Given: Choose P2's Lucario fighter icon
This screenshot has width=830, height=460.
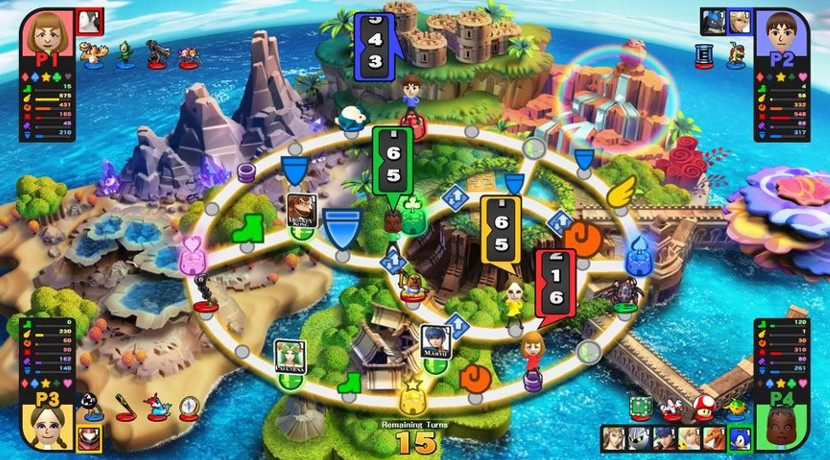Looking at the screenshot, I should (x=715, y=21).
